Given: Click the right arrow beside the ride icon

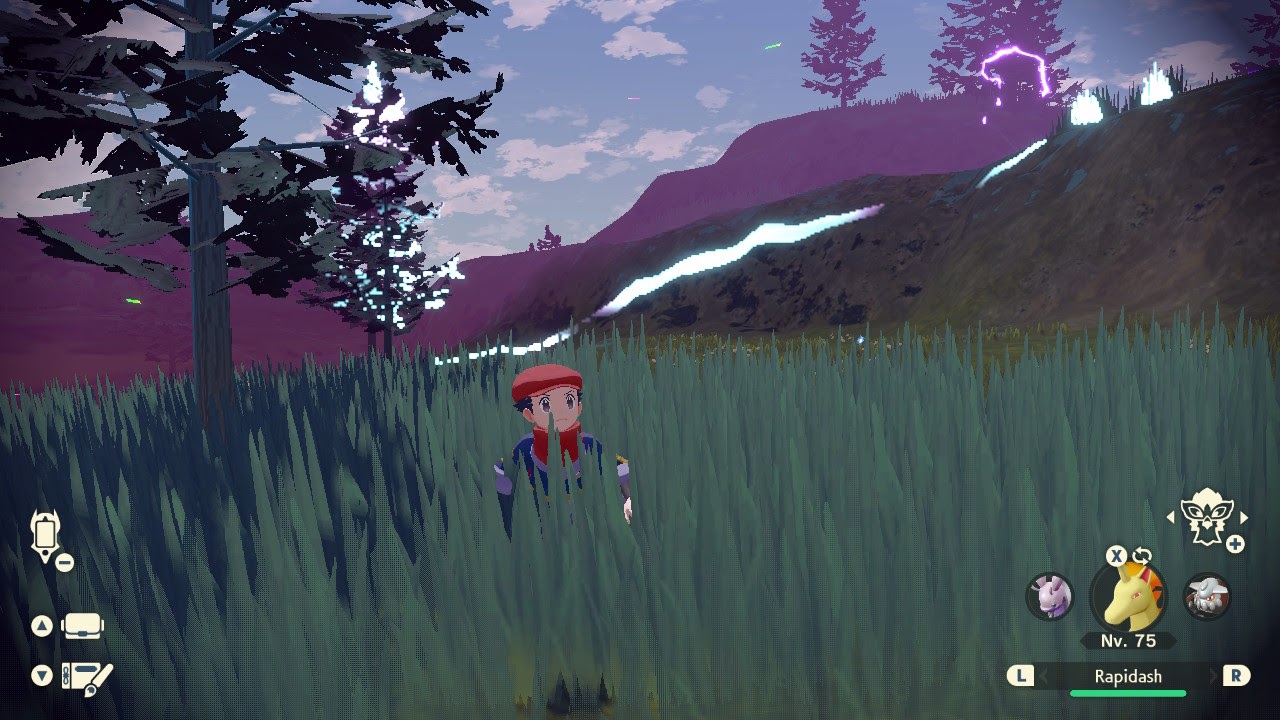Looking at the screenshot, I should [x=1244, y=518].
